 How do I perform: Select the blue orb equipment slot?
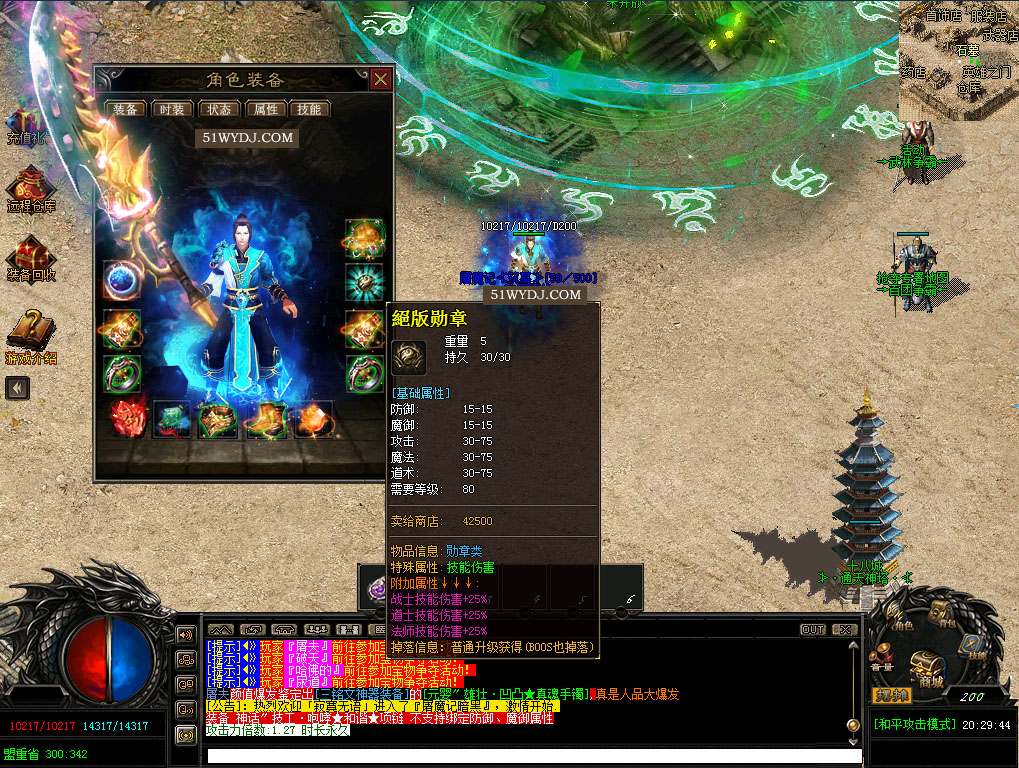tap(121, 280)
